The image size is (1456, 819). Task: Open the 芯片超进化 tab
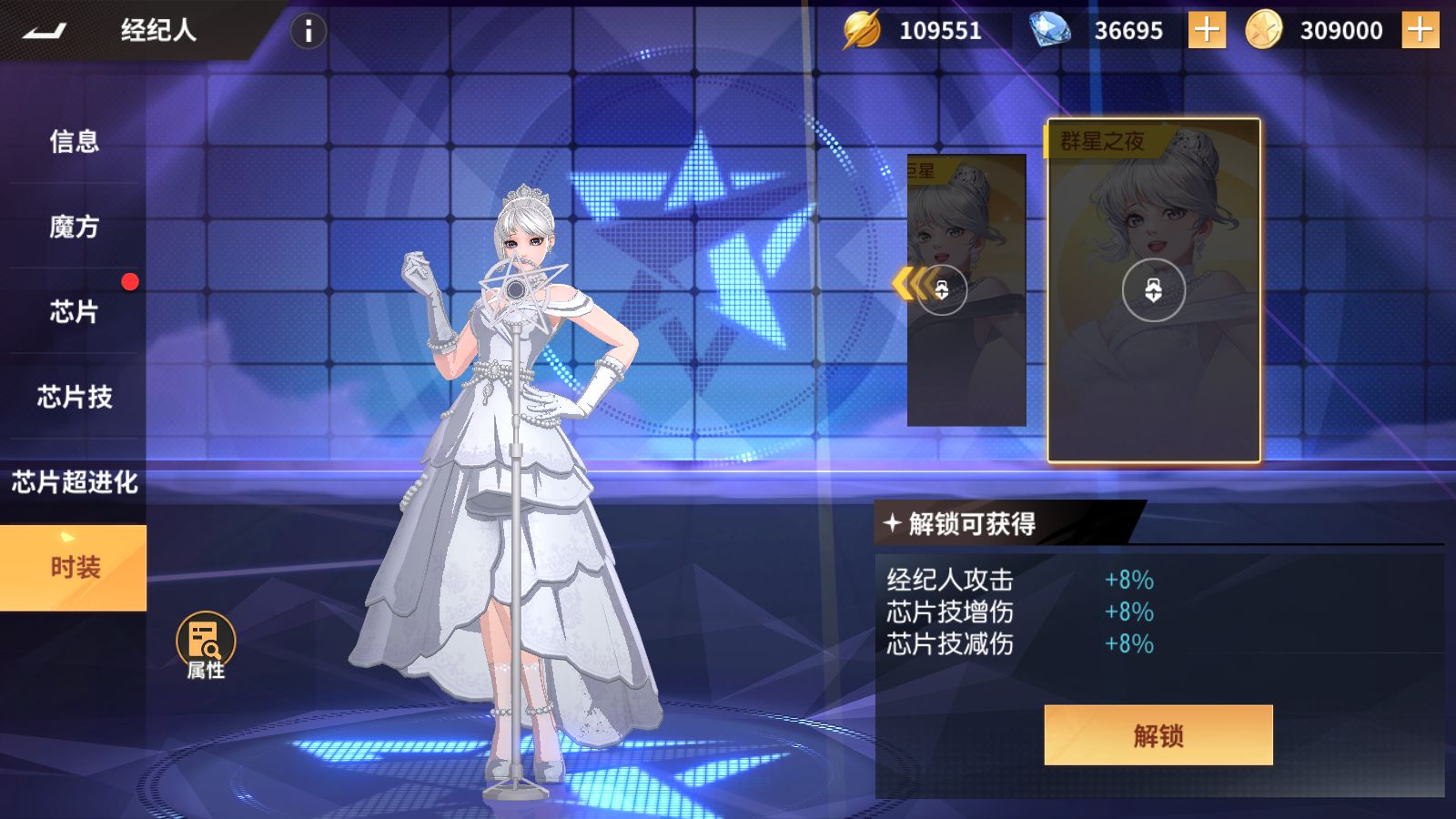pos(74,481)
